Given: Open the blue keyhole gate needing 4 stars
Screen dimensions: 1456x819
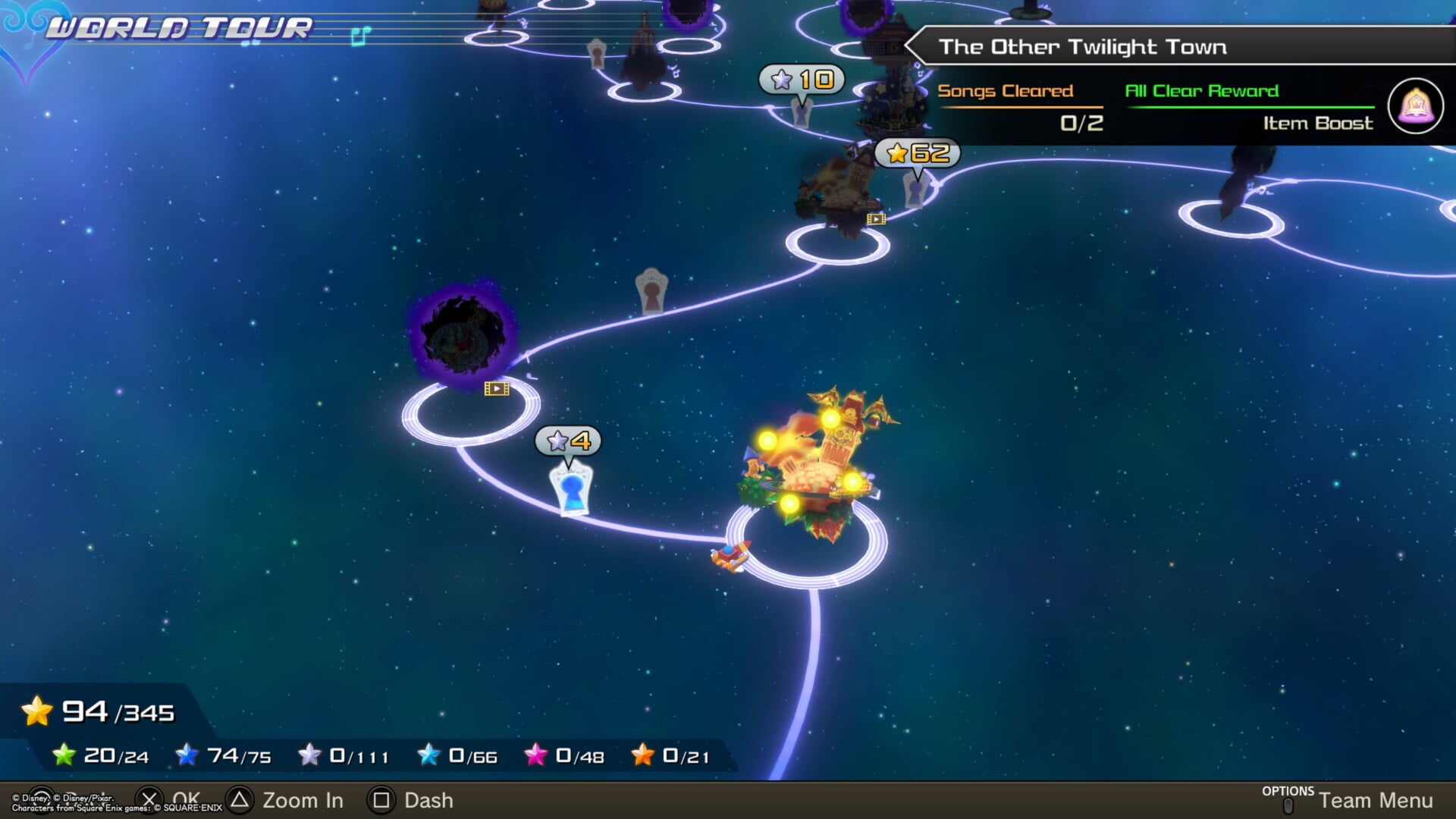Looking at the screenshot, I should [x=570, y=489].
